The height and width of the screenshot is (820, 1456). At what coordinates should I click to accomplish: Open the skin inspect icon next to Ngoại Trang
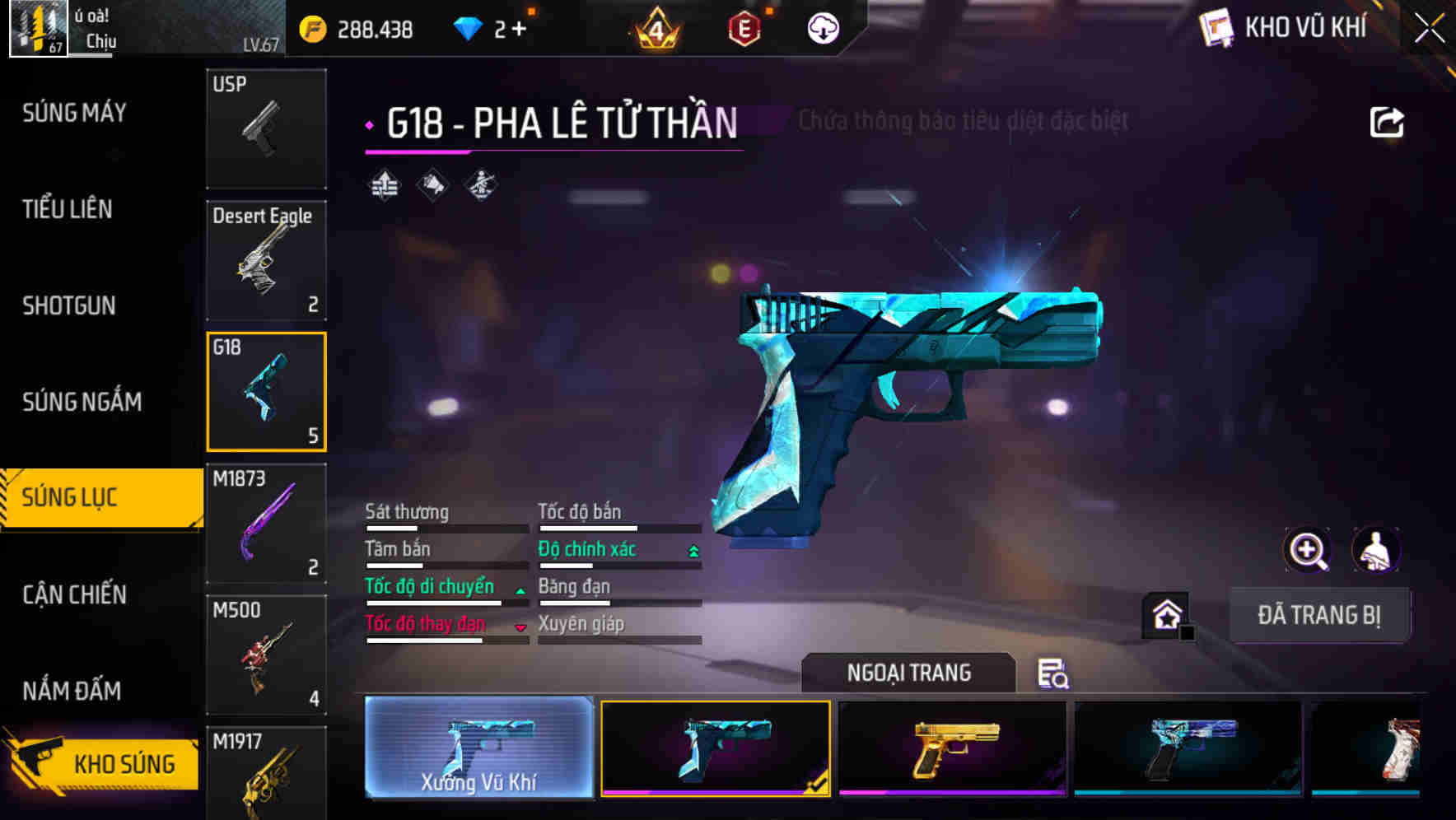[1052, 674]
